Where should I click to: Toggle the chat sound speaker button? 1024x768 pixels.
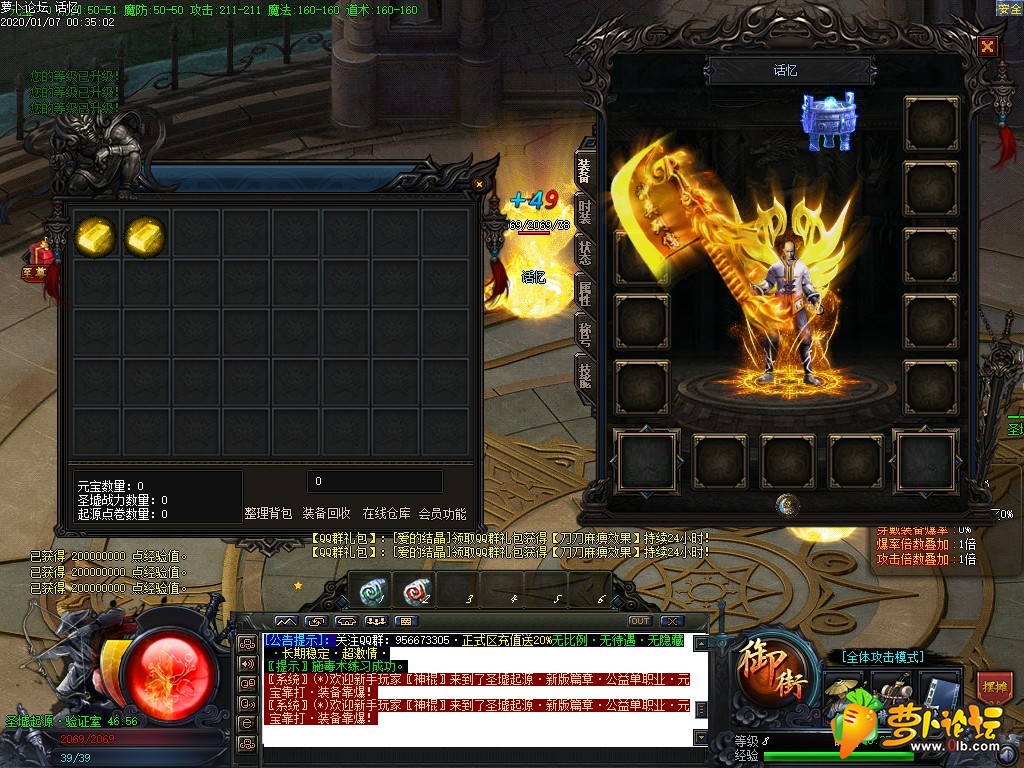(246, 663)
